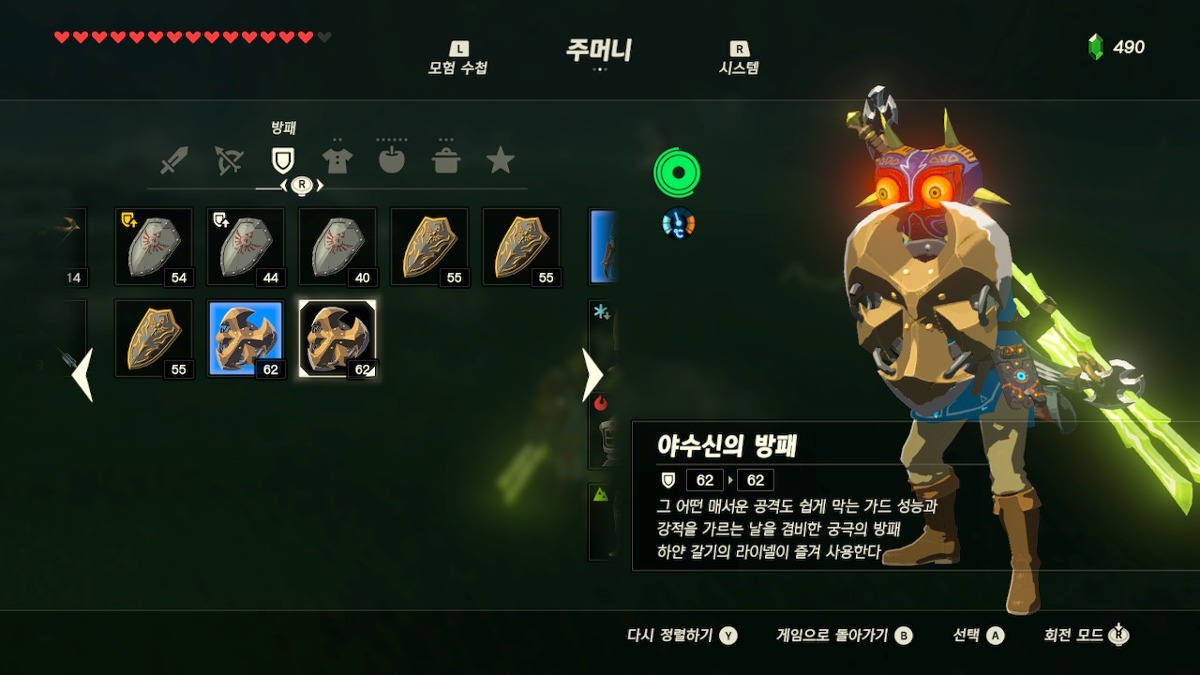Go to next page with right arrow

(x=592, y=375)
